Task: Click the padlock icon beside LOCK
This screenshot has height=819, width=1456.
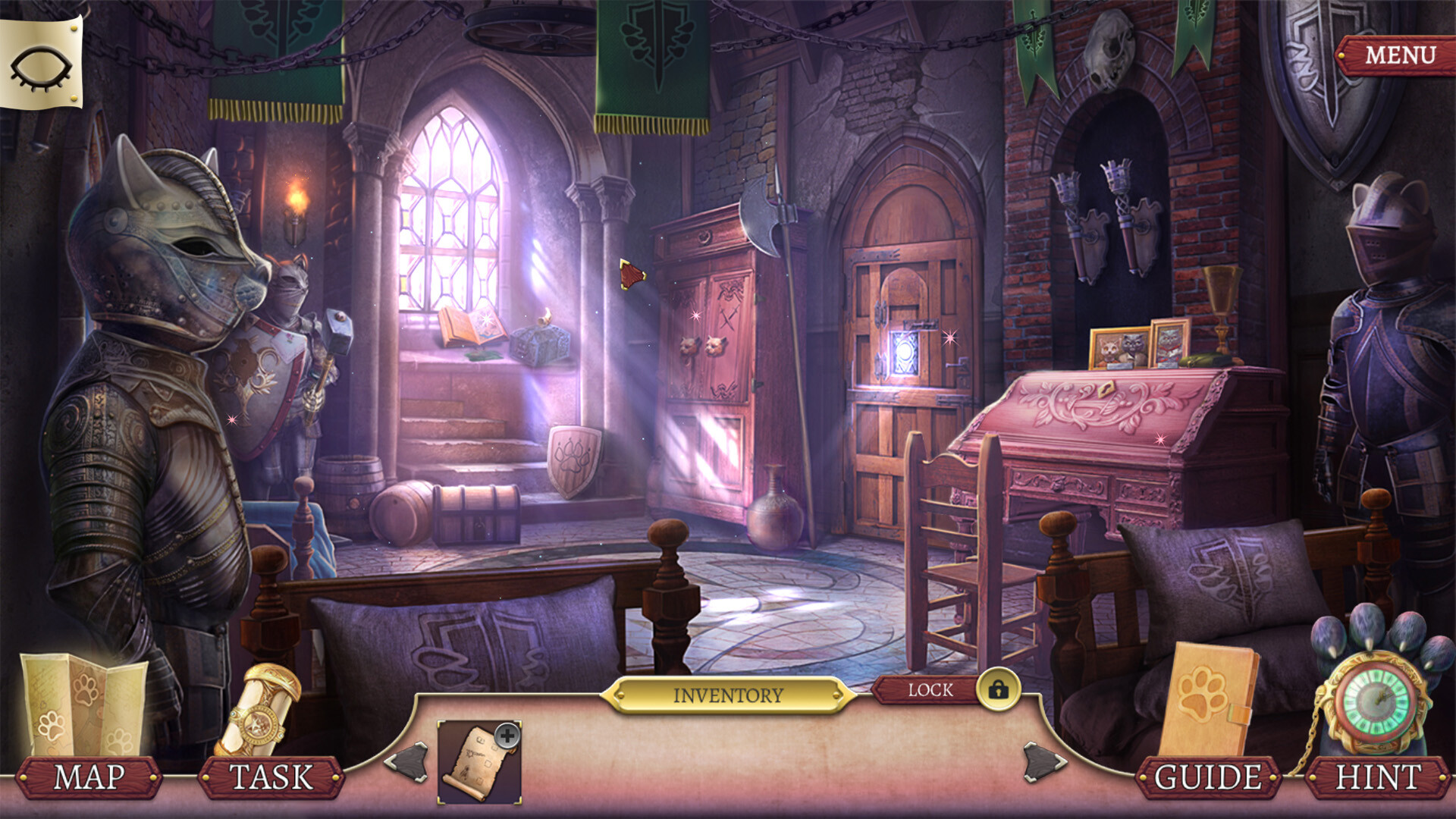Action: point(999,691)
